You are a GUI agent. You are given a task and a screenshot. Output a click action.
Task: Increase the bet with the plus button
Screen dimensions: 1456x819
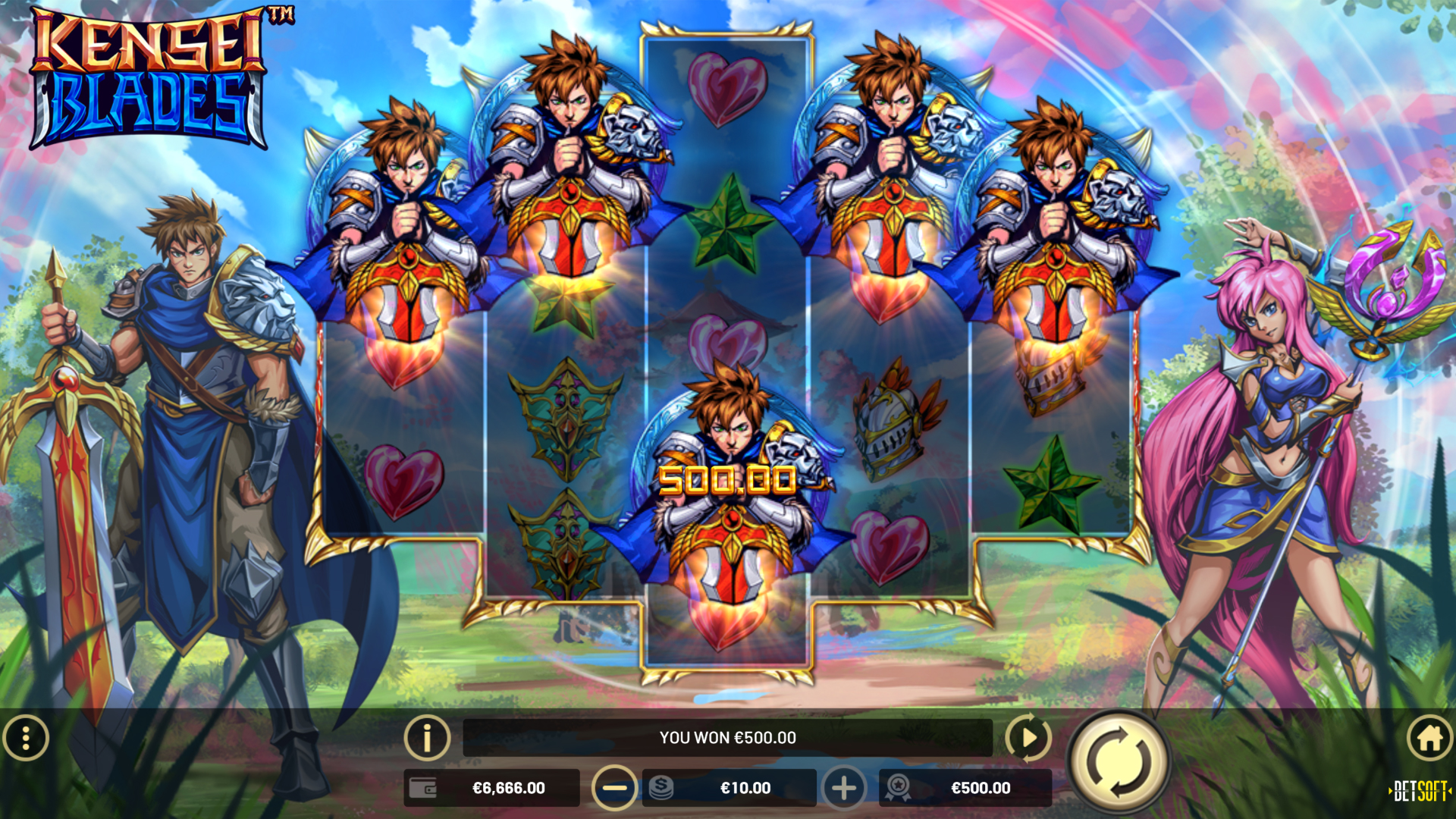[844, 788]
